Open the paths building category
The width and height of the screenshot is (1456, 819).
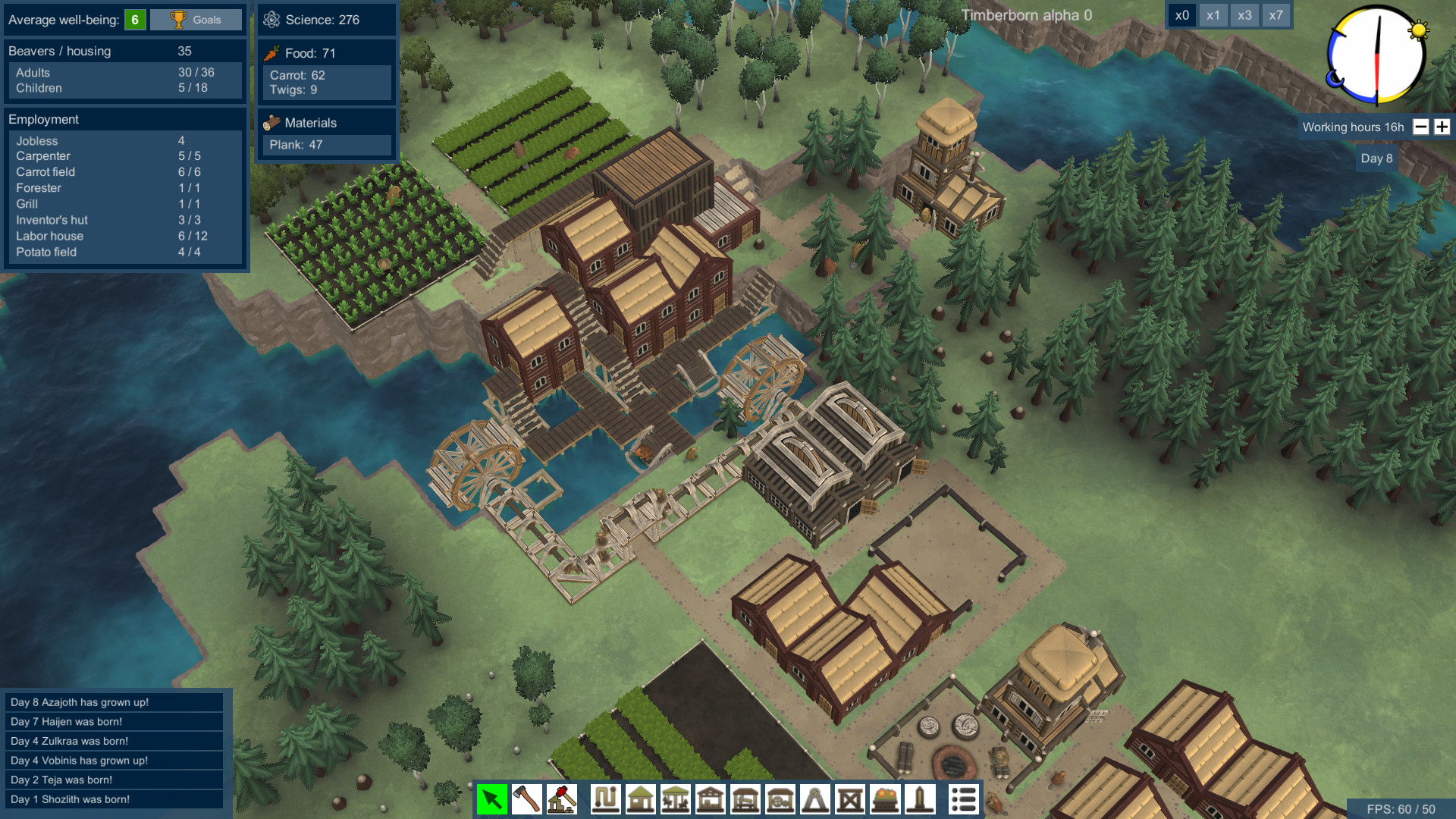[603, 799]
